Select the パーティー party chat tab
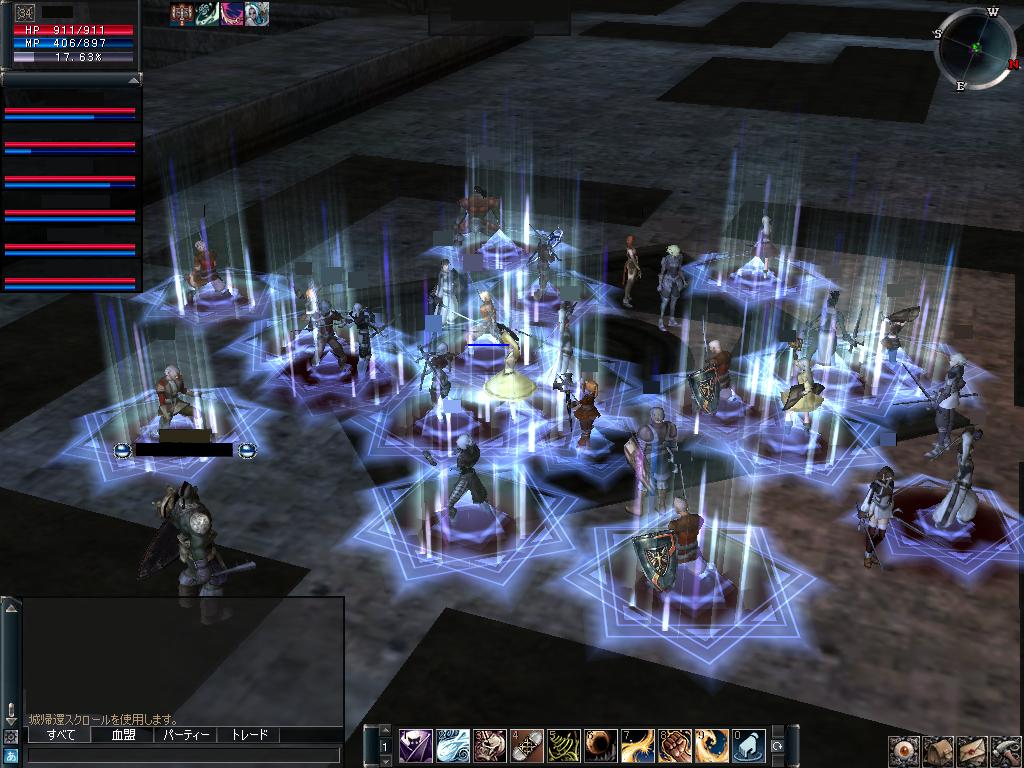1024x768 pixels. click(186, 735)
